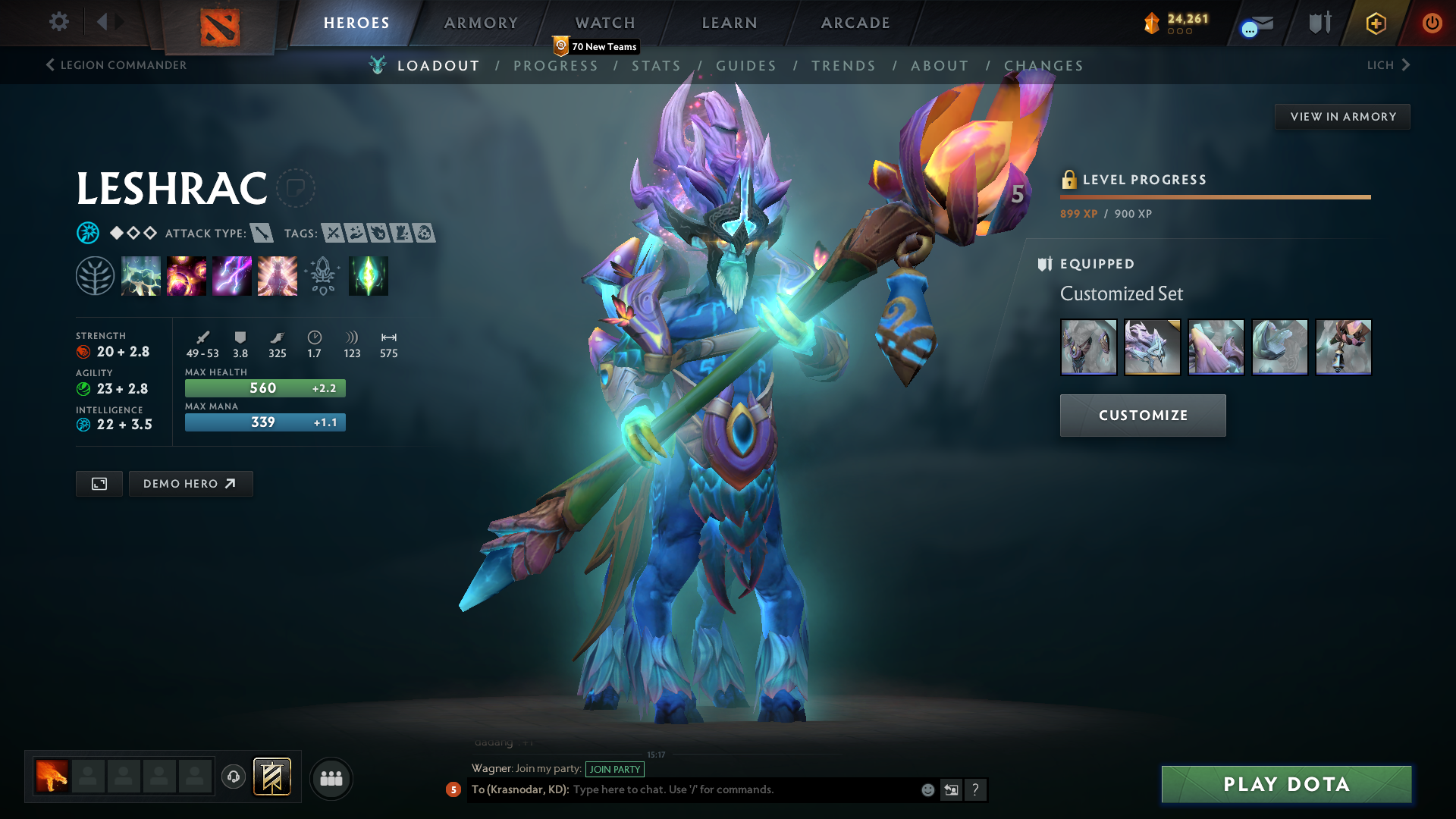The image size is (1456, 819).
Task: Open the Lightning Storm ability details
Action: pyautogui.click(x=231, y=275)
